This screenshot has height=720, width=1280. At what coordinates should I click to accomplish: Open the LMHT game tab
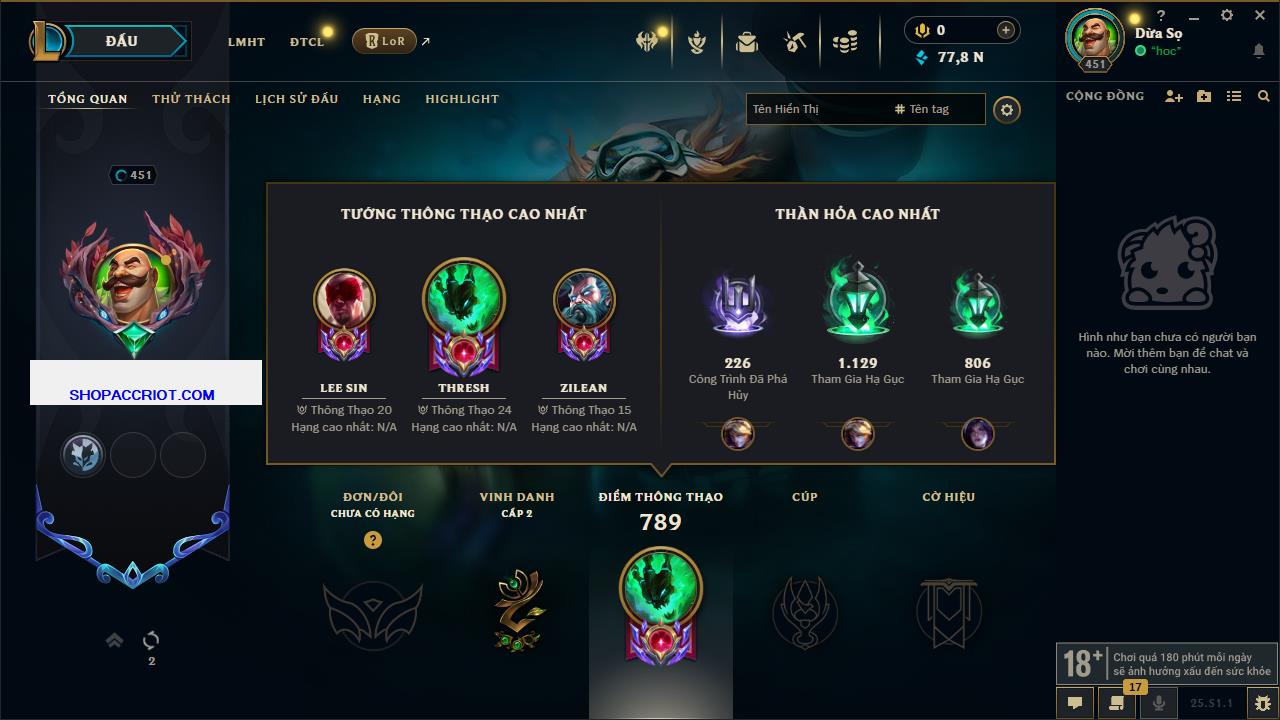coord(246,42)
